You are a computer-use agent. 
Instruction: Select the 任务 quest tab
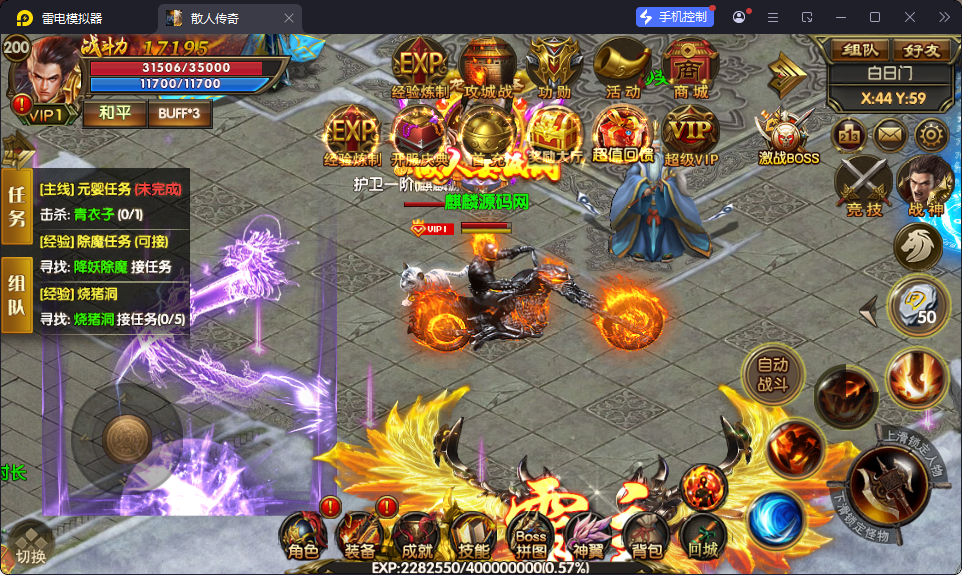[x=17, y=206]
